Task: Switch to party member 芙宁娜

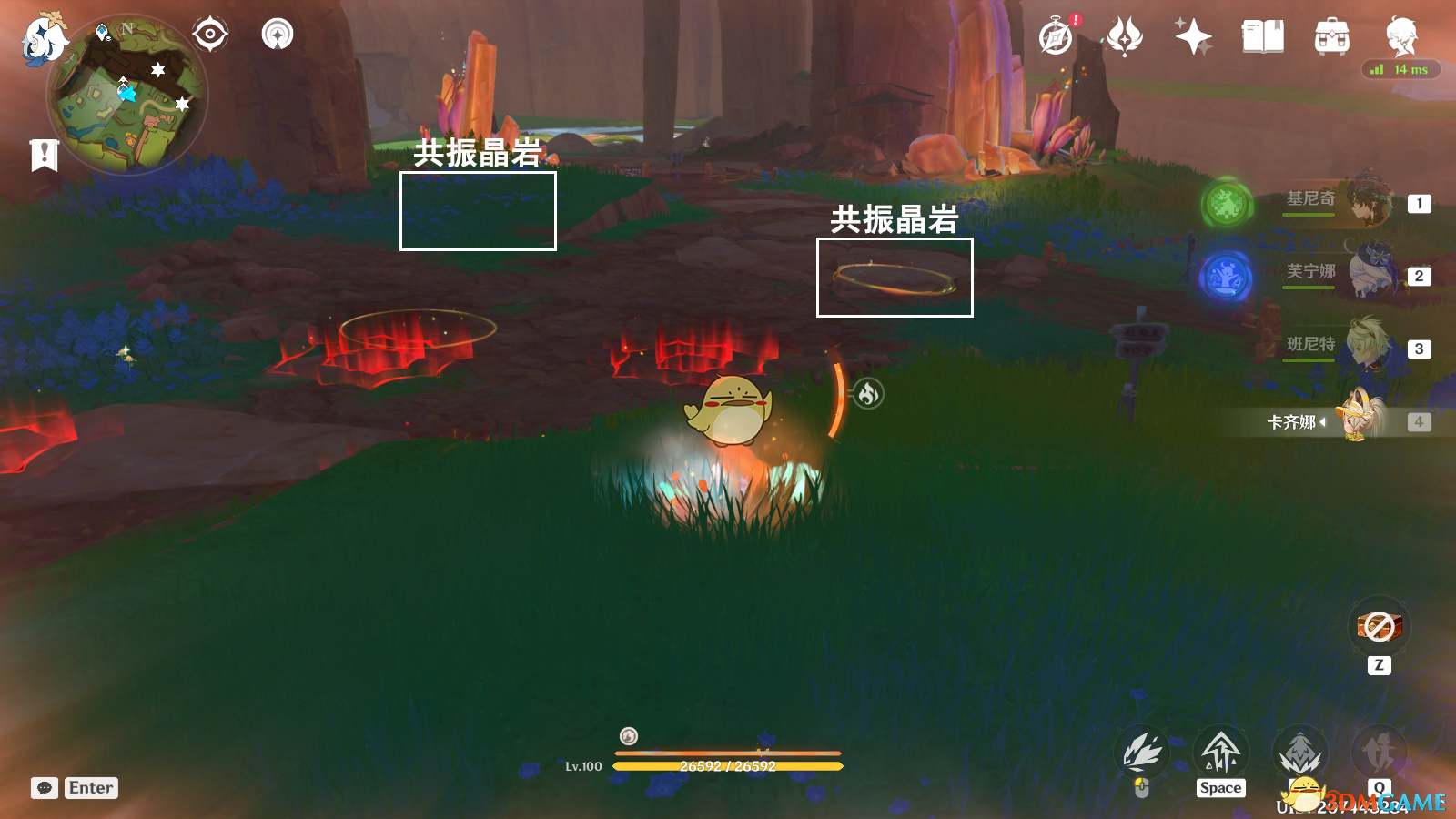Action: click(x=1368, y=273)
